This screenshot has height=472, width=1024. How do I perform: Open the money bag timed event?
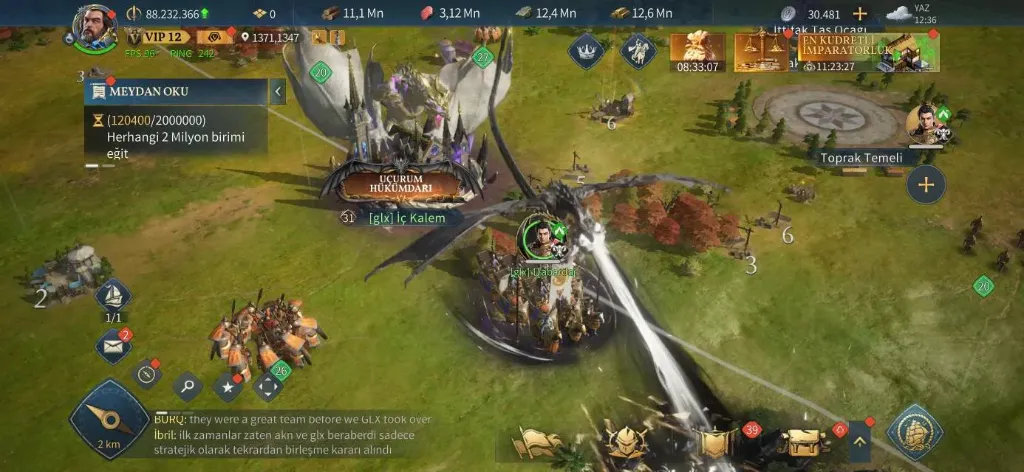pos(698,52)
